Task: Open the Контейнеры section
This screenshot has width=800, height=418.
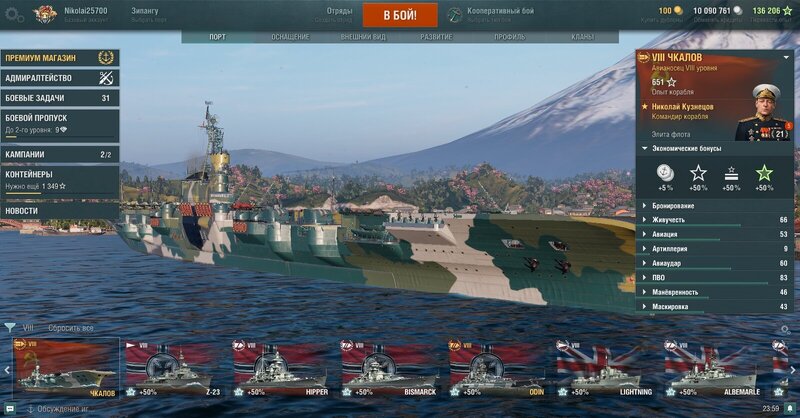Action: click(59, 179)
